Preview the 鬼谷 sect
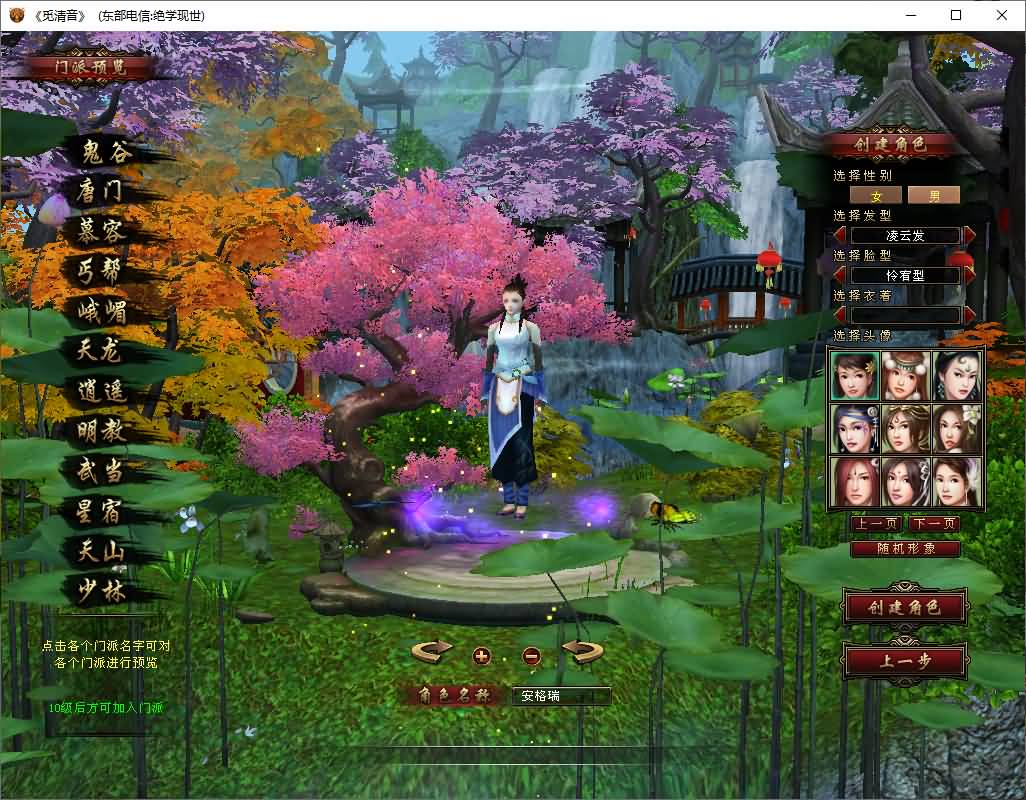1026x800 pixels. pos(103,153)
